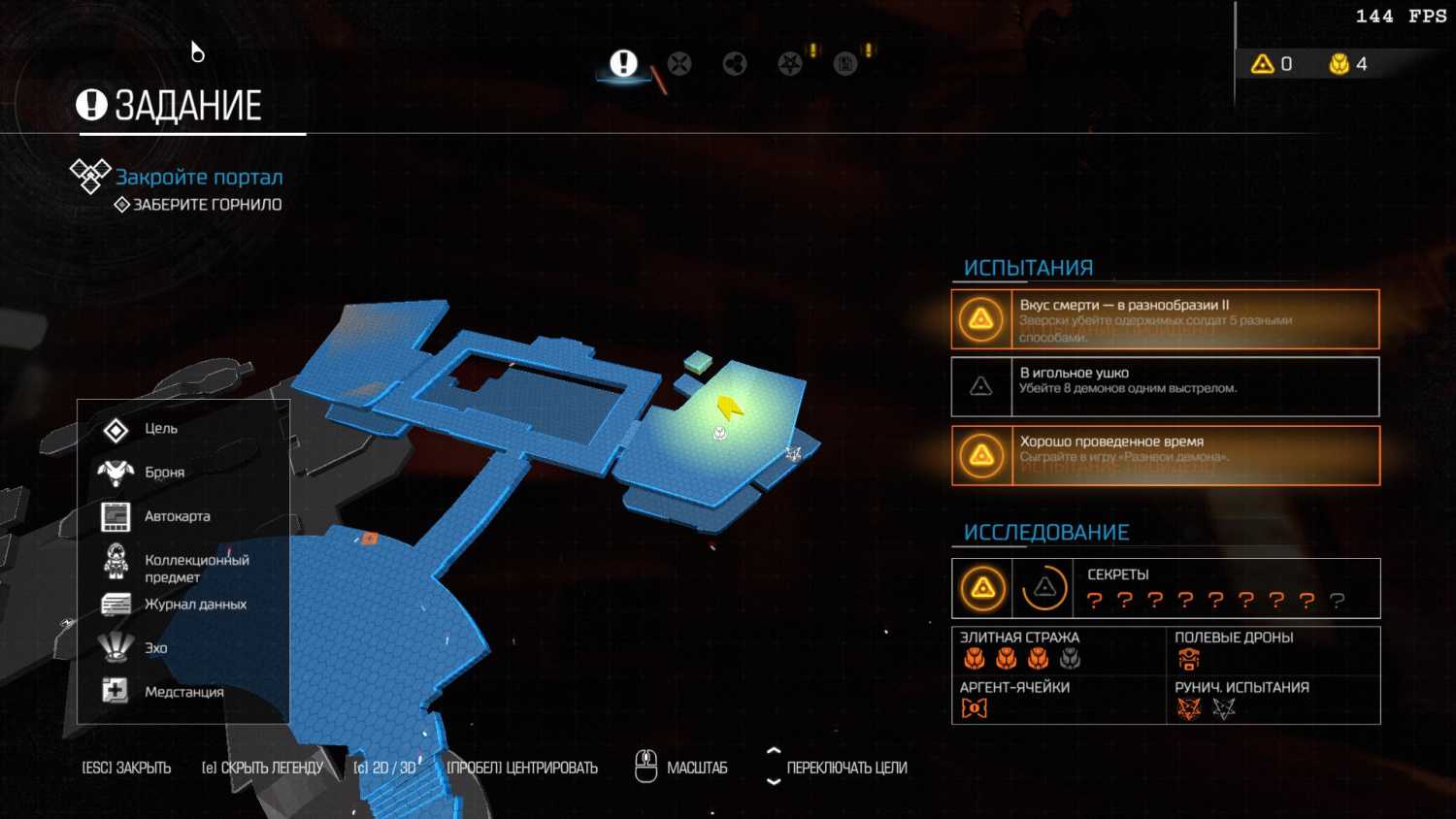The width and height of the screenshot is (1456, 819).
Task: Pick the 'Хорошо проведенное время' challenge
Action: click(1165, 455)
